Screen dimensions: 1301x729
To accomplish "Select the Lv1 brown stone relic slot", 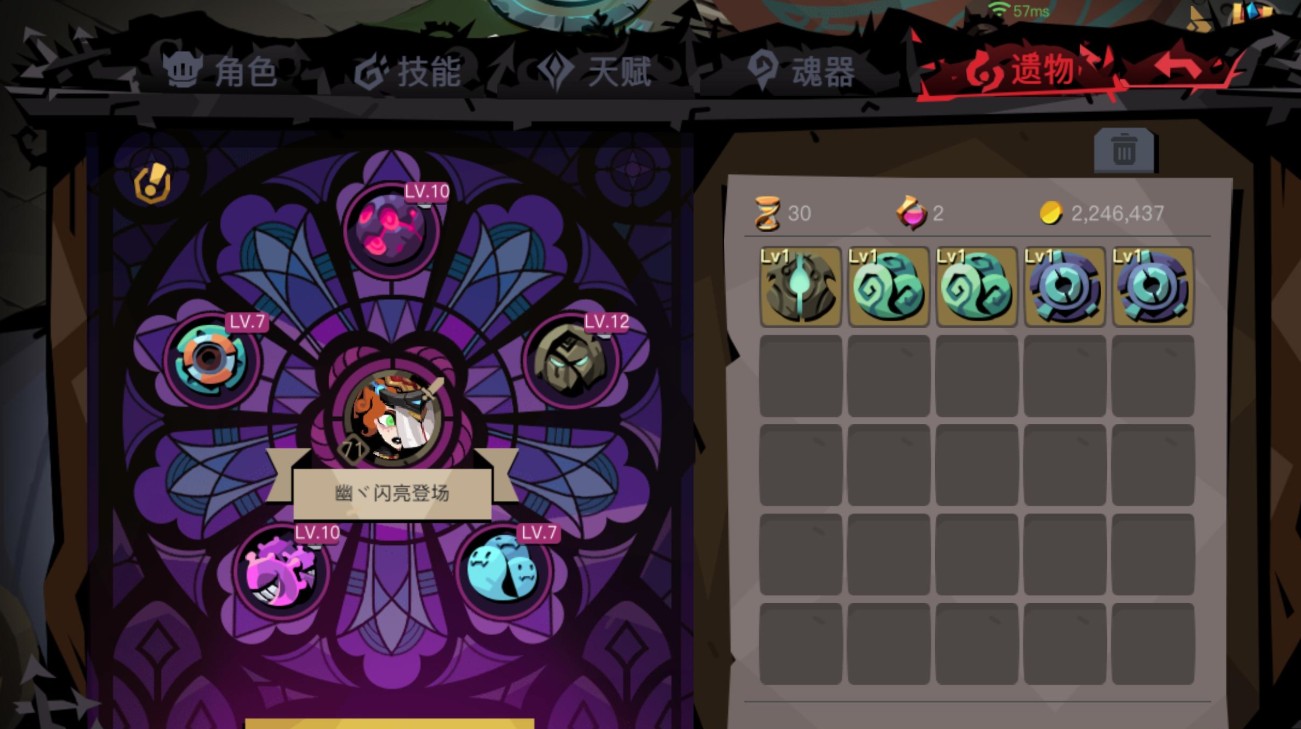I will click(800, 287).
